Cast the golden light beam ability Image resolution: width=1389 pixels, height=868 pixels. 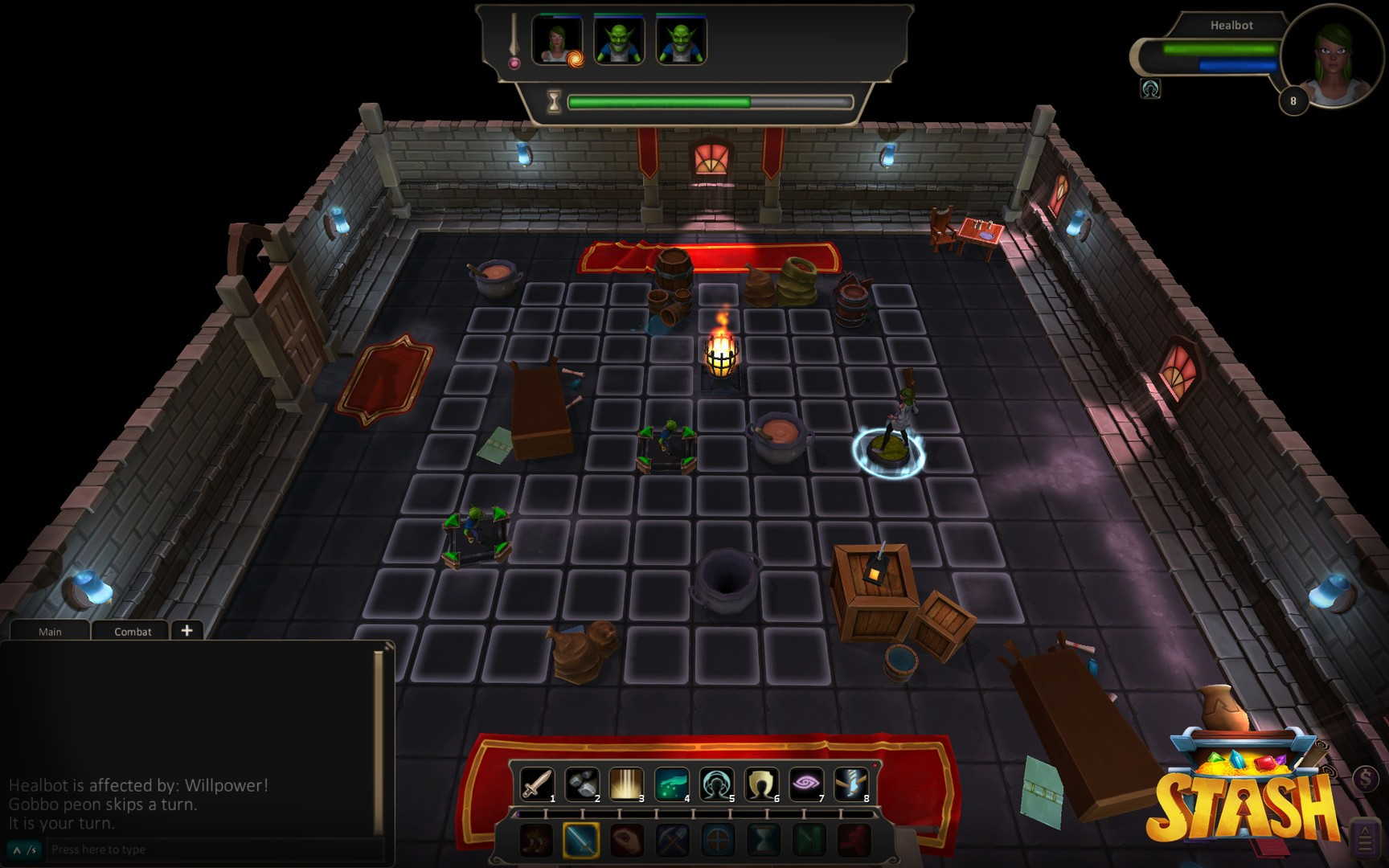[626, 784]
